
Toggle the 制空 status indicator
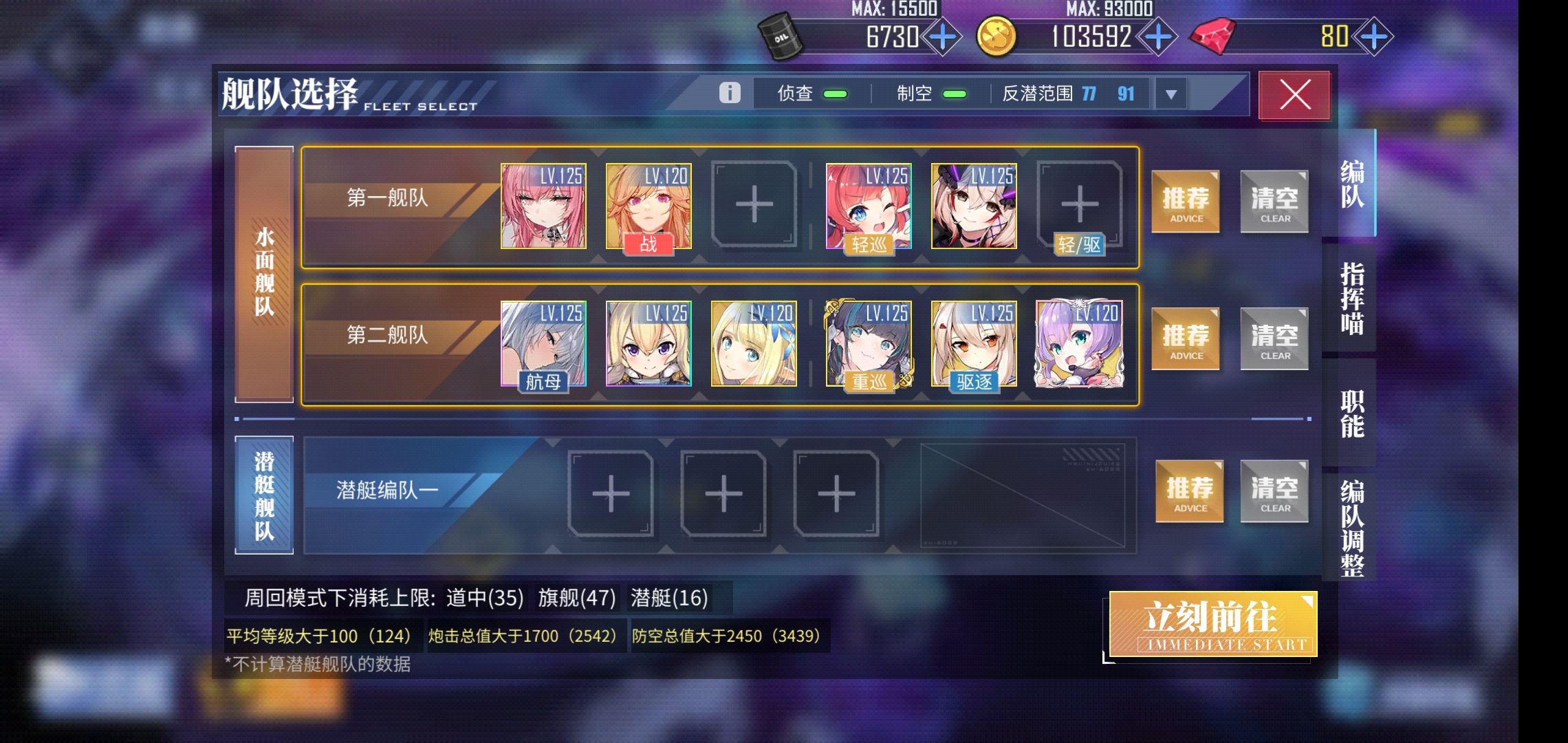point(955,93)
